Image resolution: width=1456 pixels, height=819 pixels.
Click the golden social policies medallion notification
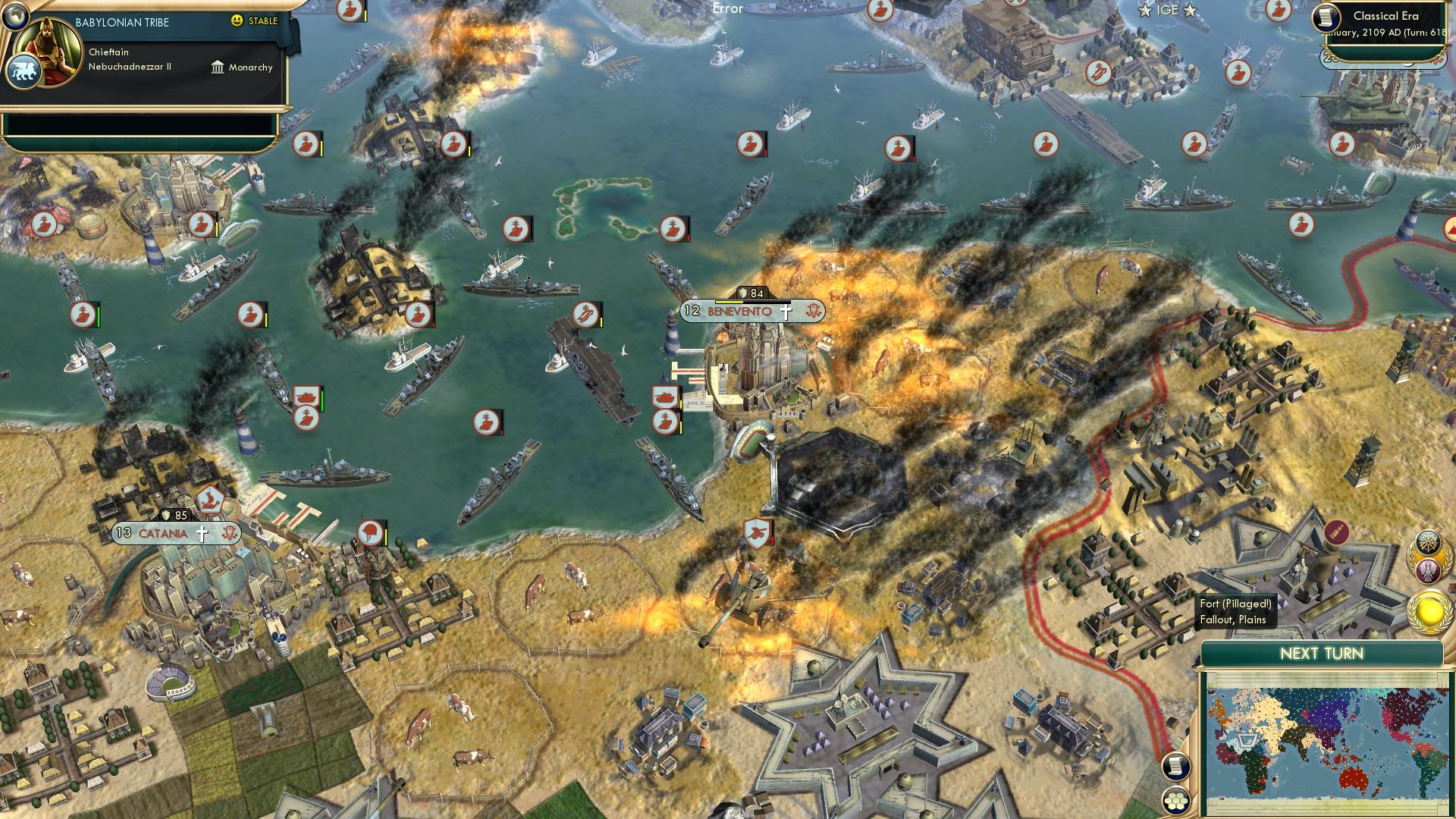click(x=1428, y=541)
